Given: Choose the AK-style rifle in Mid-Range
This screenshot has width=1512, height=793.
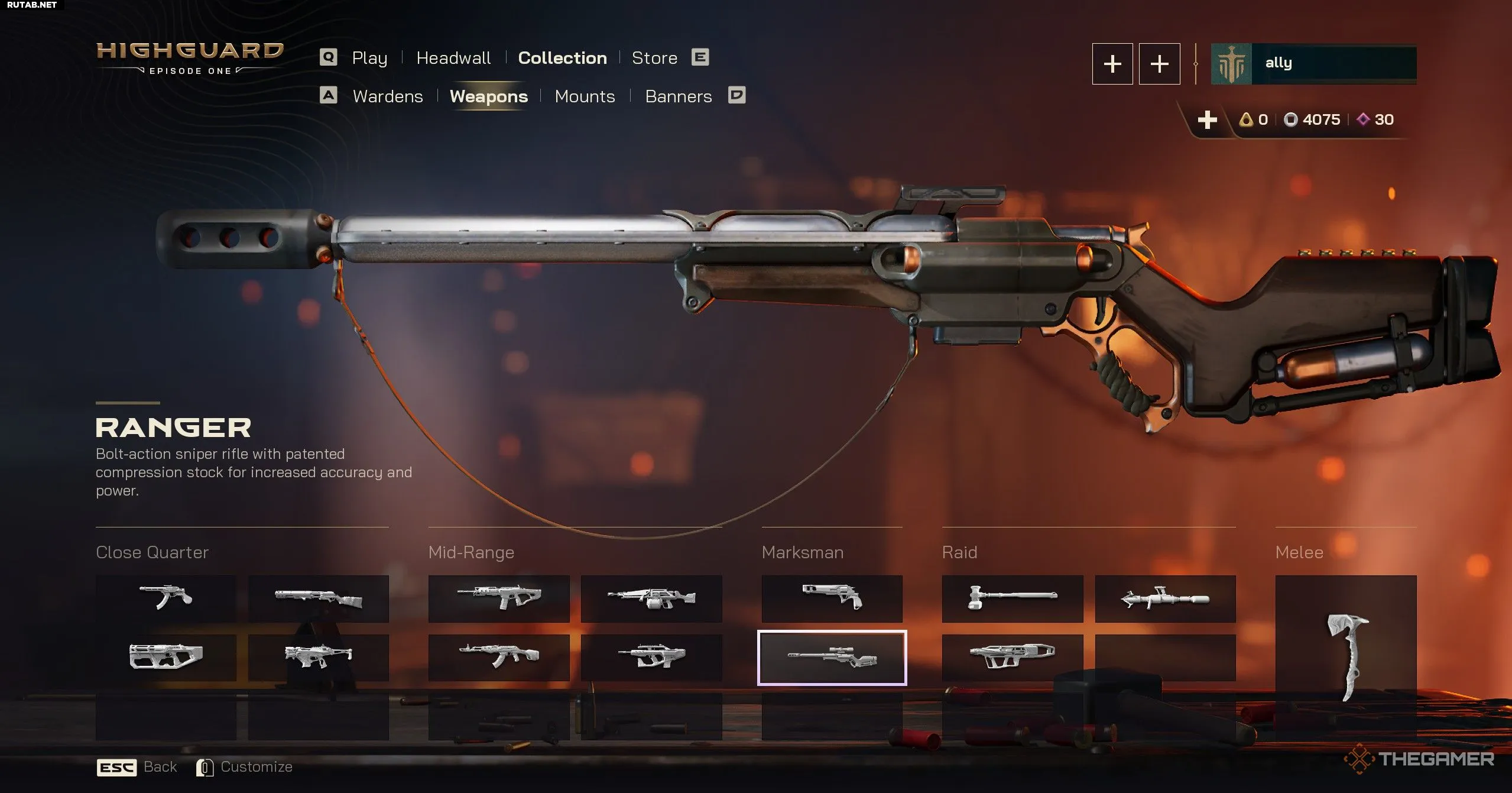Looking at the screenshot, I should [498, 656].
